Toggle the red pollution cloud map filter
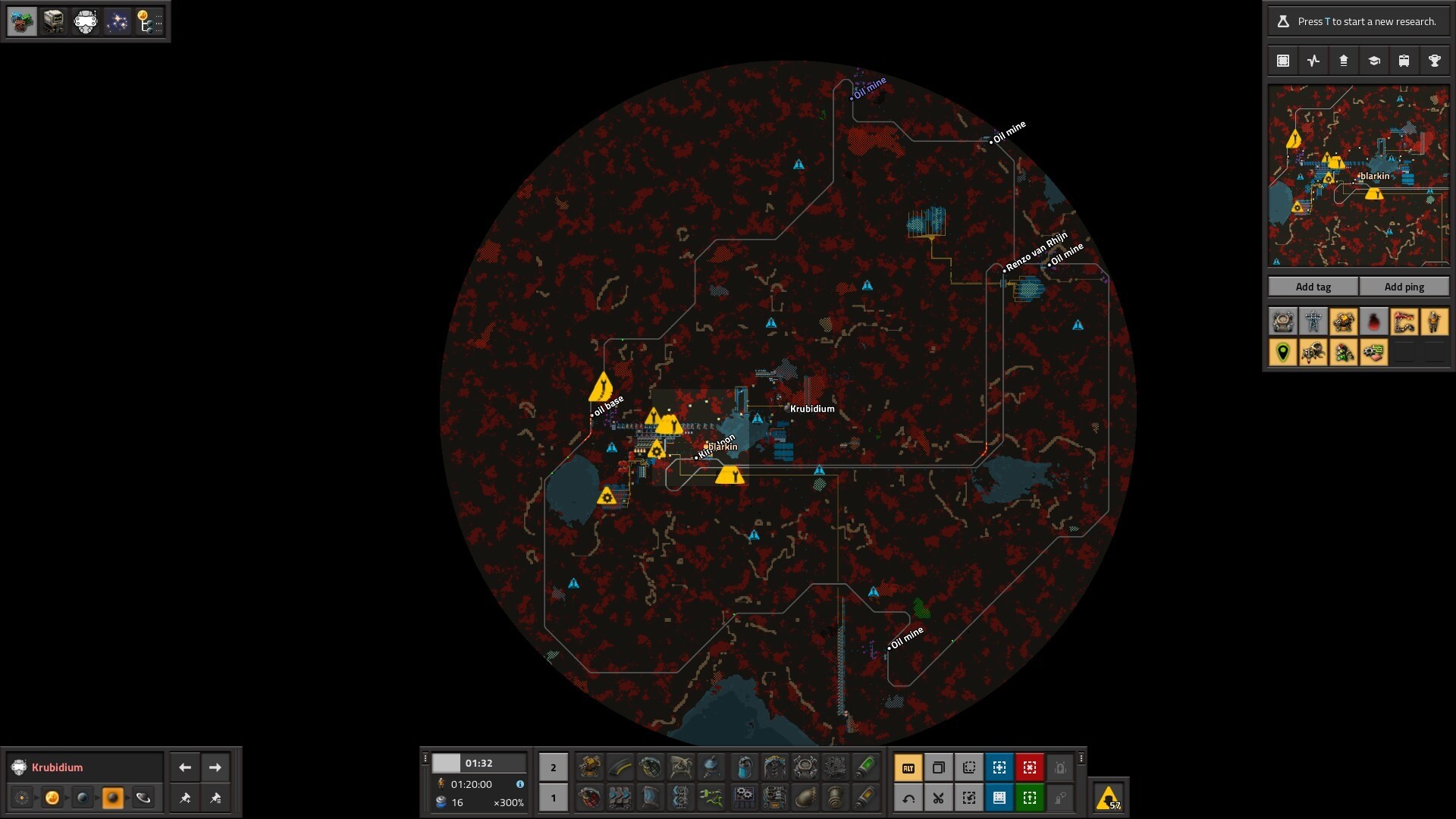 tap(1373, 322)
